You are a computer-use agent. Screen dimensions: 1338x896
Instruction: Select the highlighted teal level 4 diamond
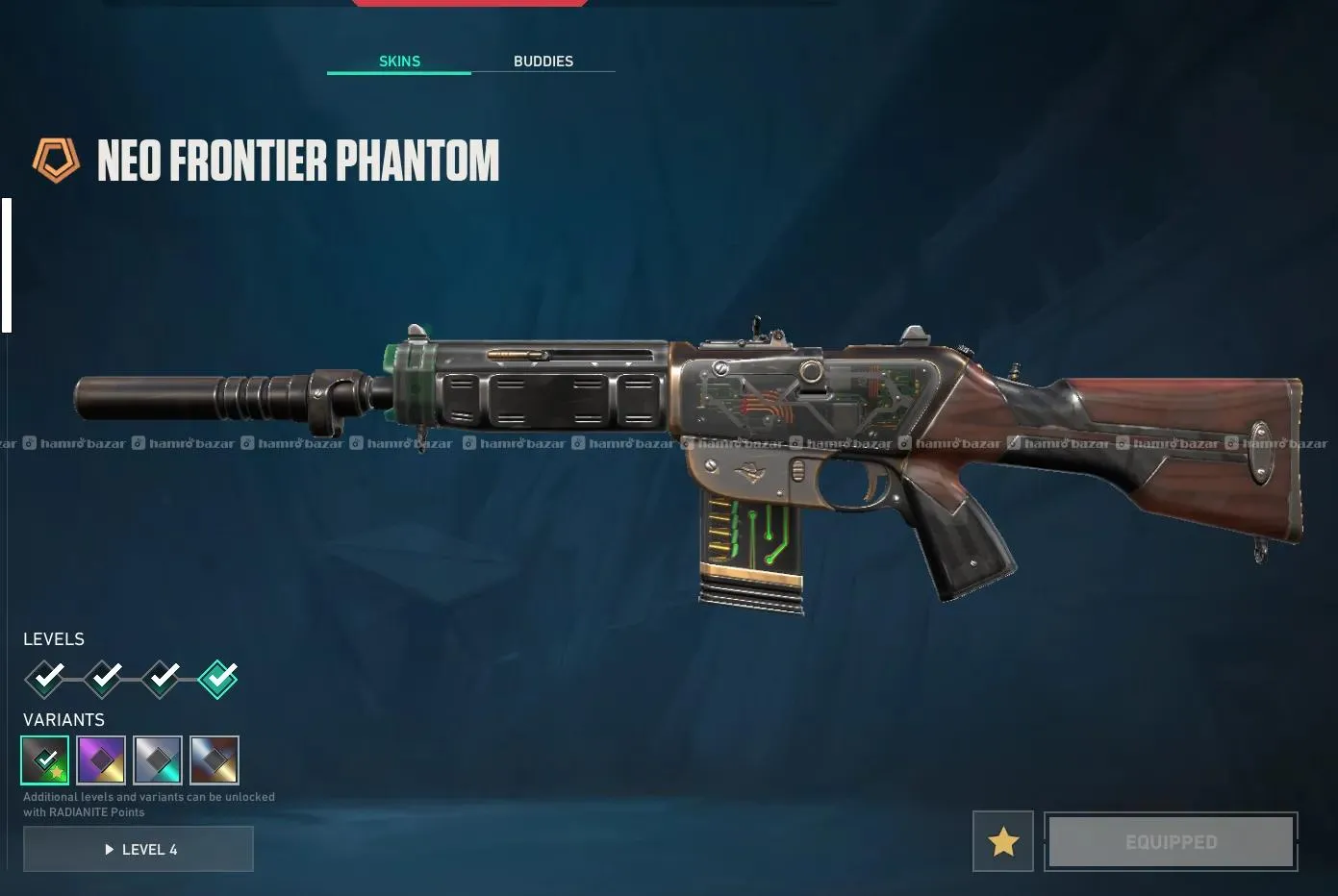tap(218, 679)
